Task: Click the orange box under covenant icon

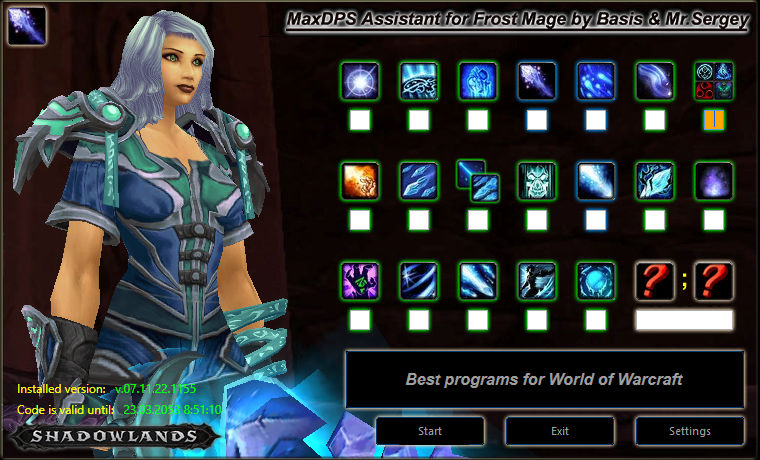Action: pyautogui.click(x=714, y=121)
